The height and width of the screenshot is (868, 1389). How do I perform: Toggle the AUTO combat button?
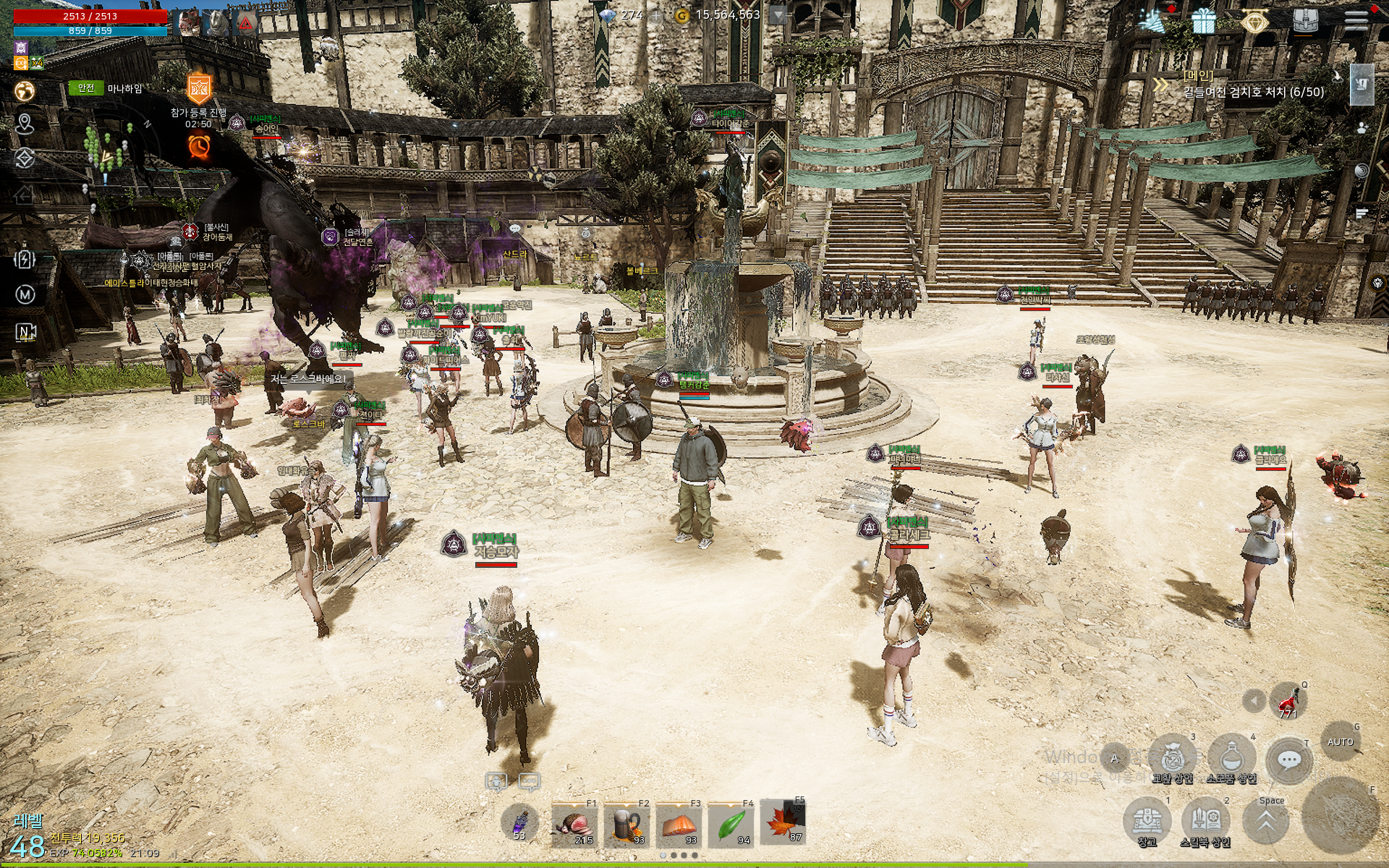(1340, 742)
